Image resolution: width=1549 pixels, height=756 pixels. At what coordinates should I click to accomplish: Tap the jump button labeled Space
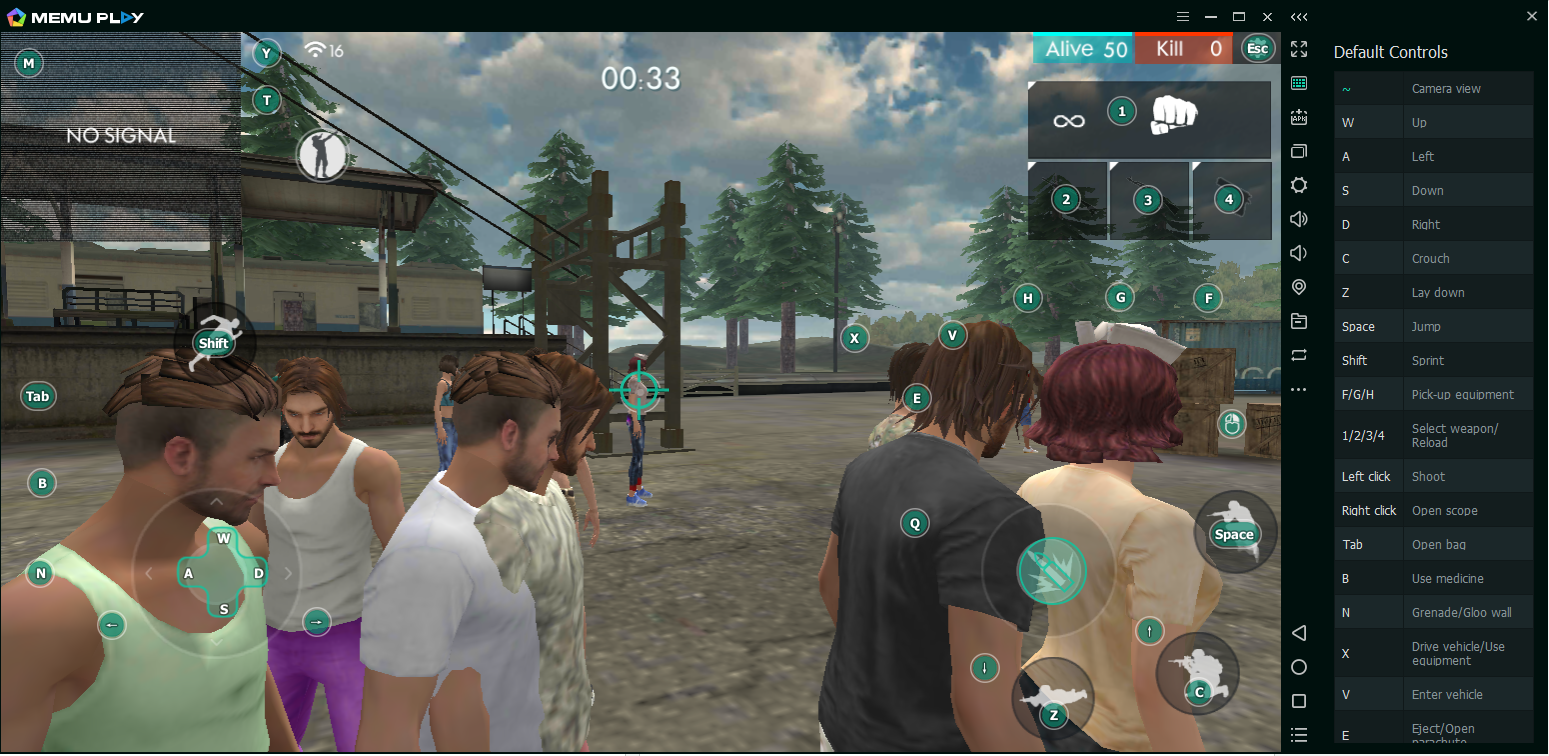click(x=1234, y=531)
